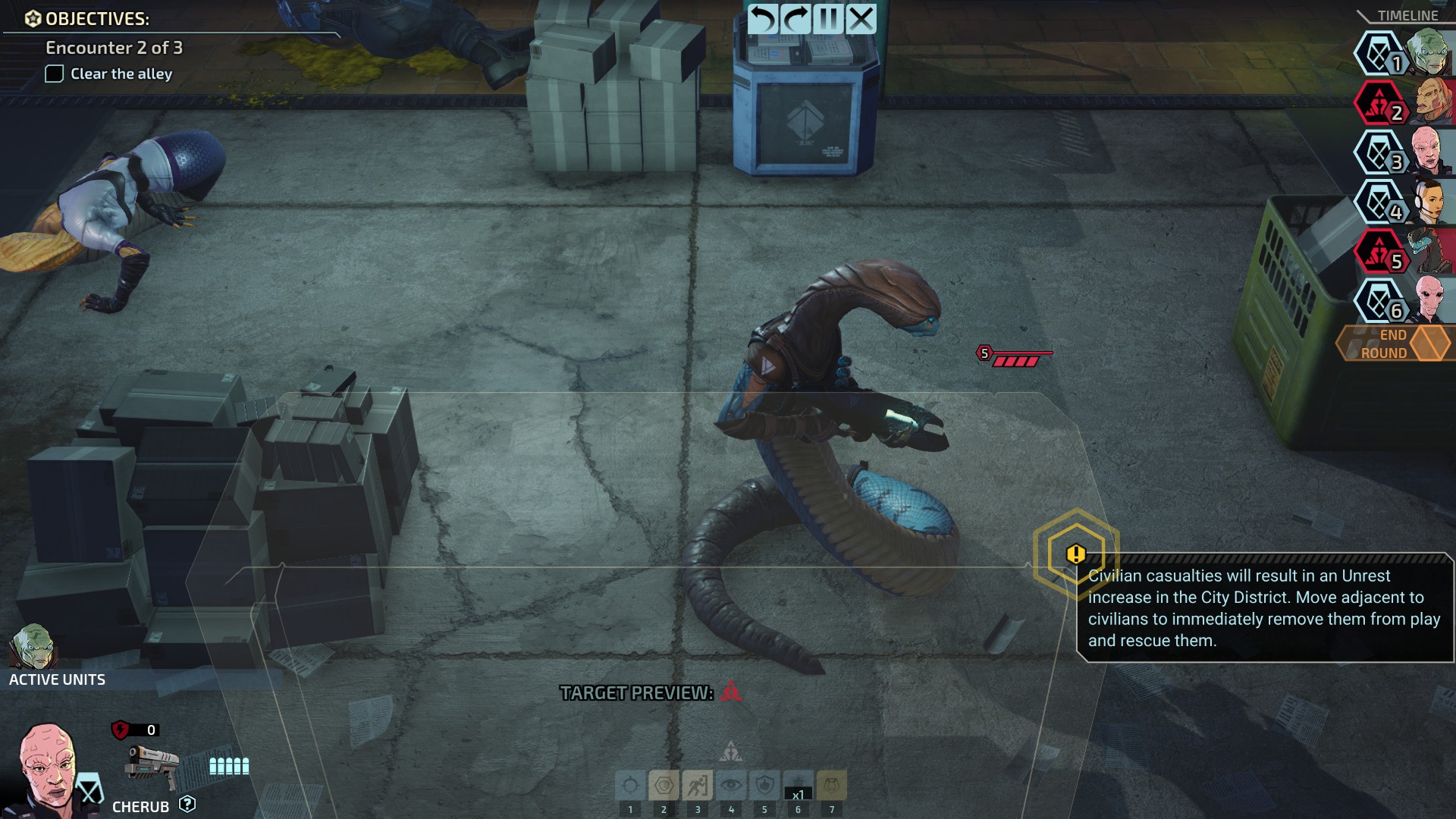1456x819 pixels.
Task: Activate the running man dash ability
Action: 698,786
